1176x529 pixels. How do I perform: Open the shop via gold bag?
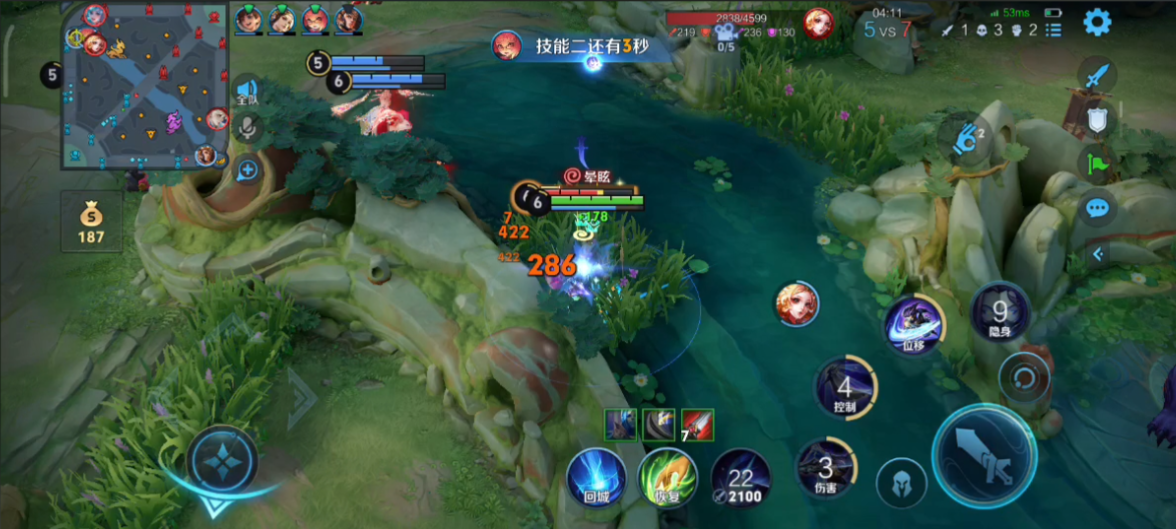(91, 220)
